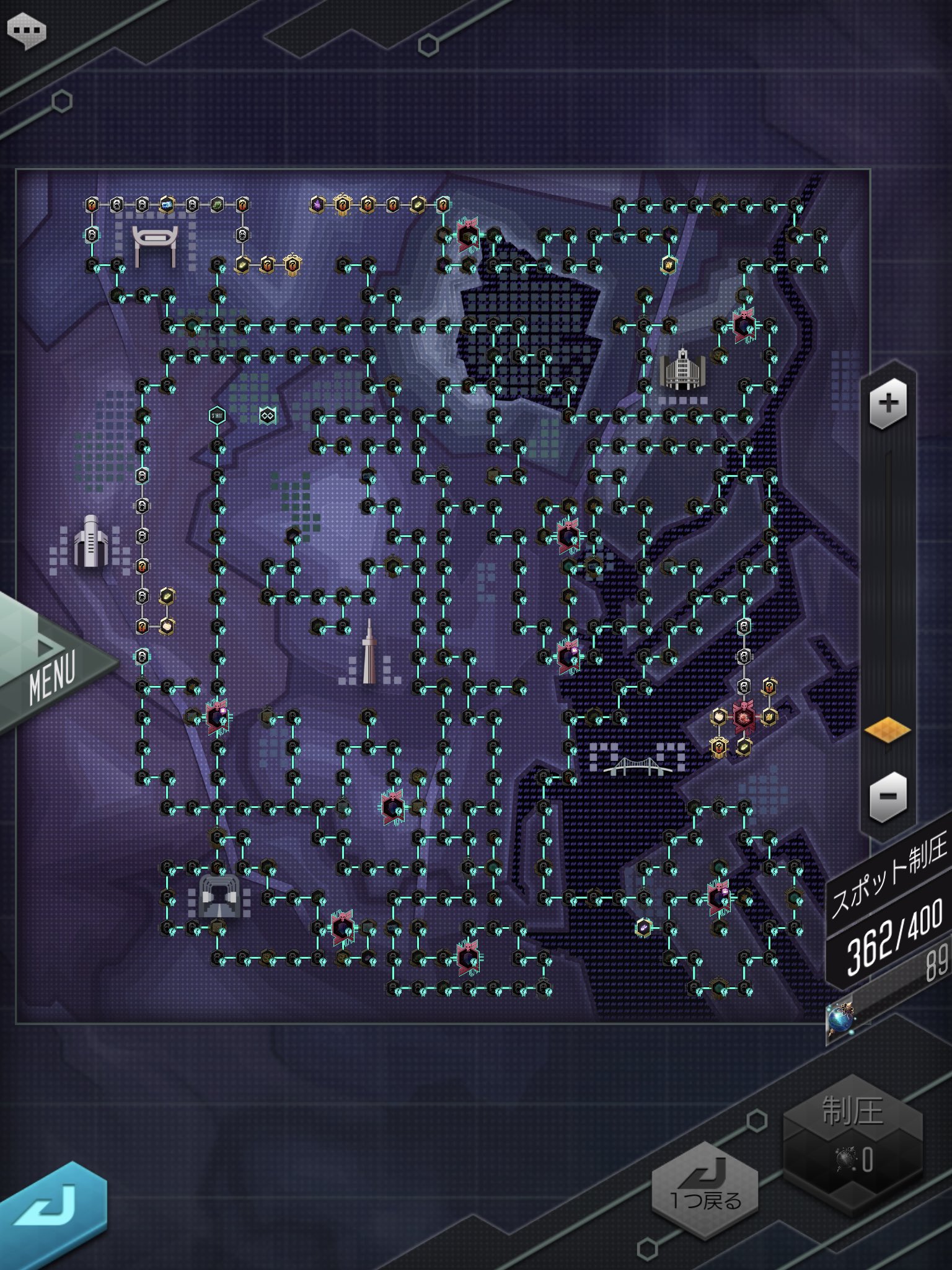Select the START node on the map
Screen dimensions: 952x1270
click(x=218, y=415)
